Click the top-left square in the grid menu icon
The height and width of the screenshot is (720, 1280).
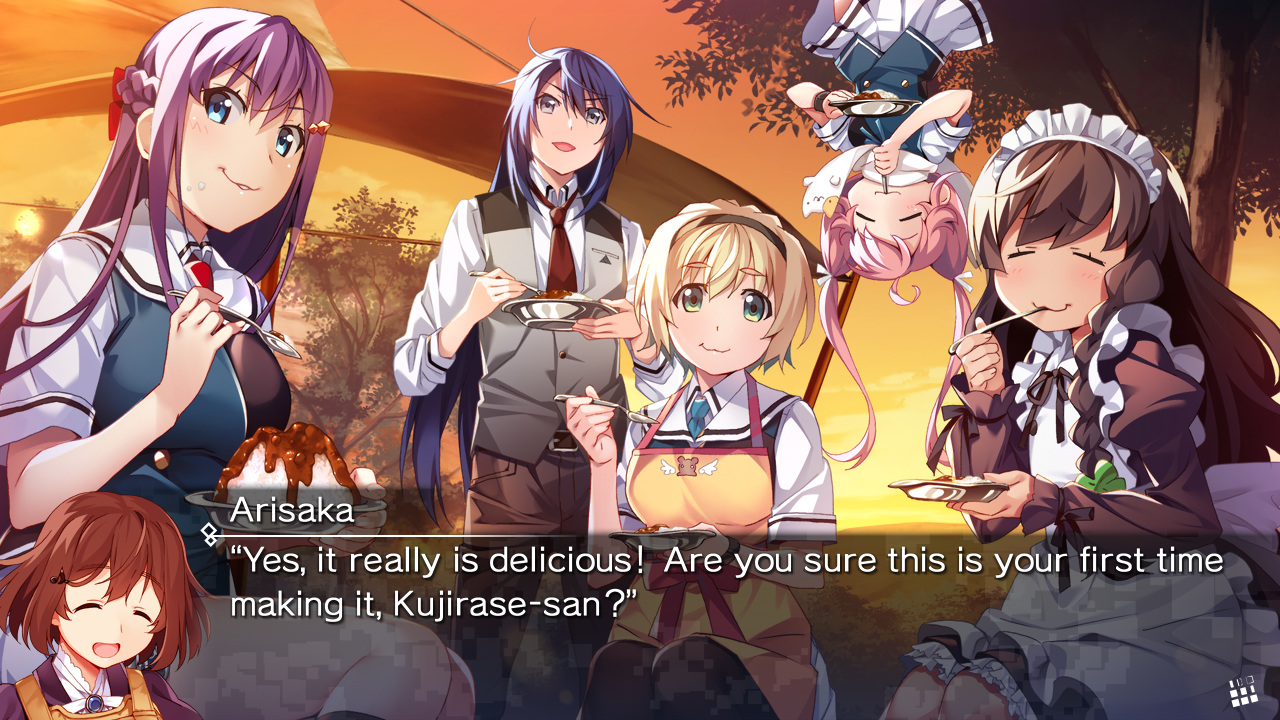point(1232,683)
